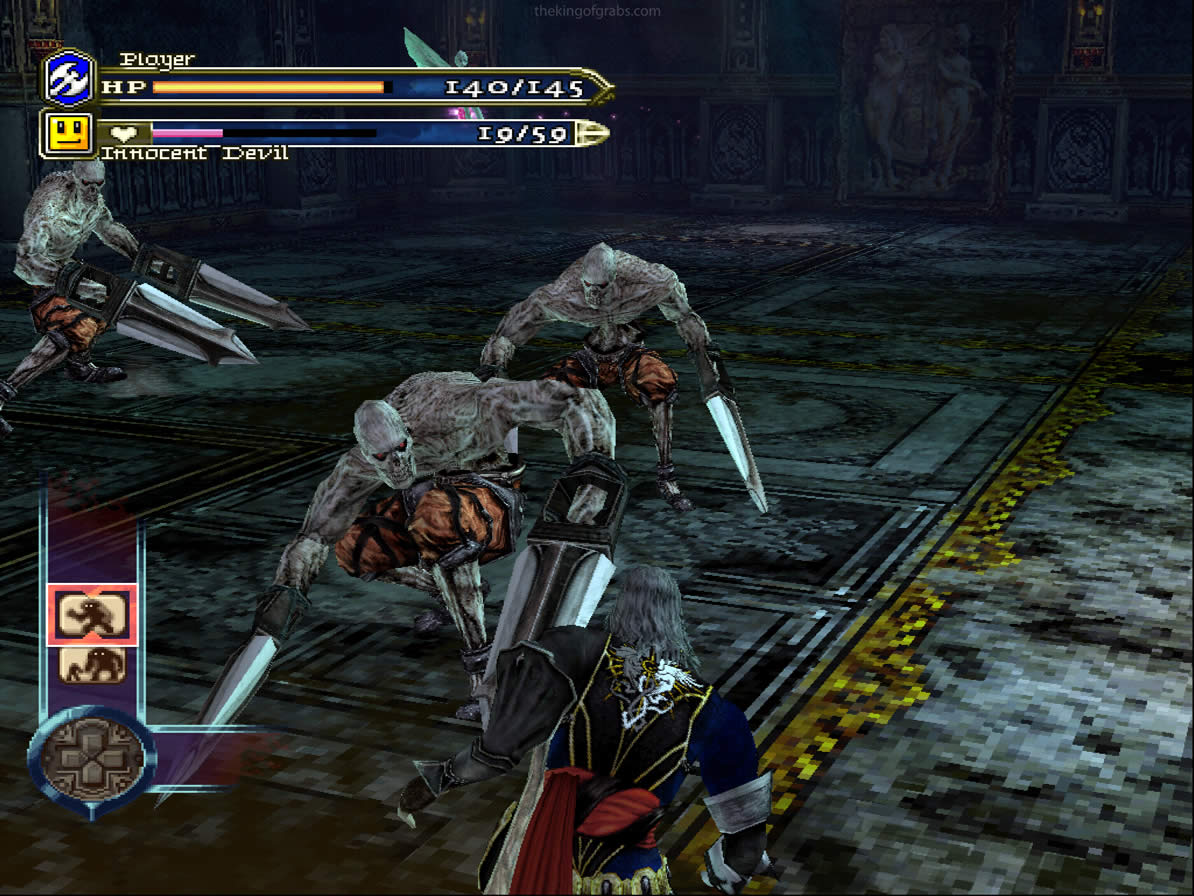
Task: Select the yellow smiley Innocent Devil icon
Action: click(x=69, y=133)
